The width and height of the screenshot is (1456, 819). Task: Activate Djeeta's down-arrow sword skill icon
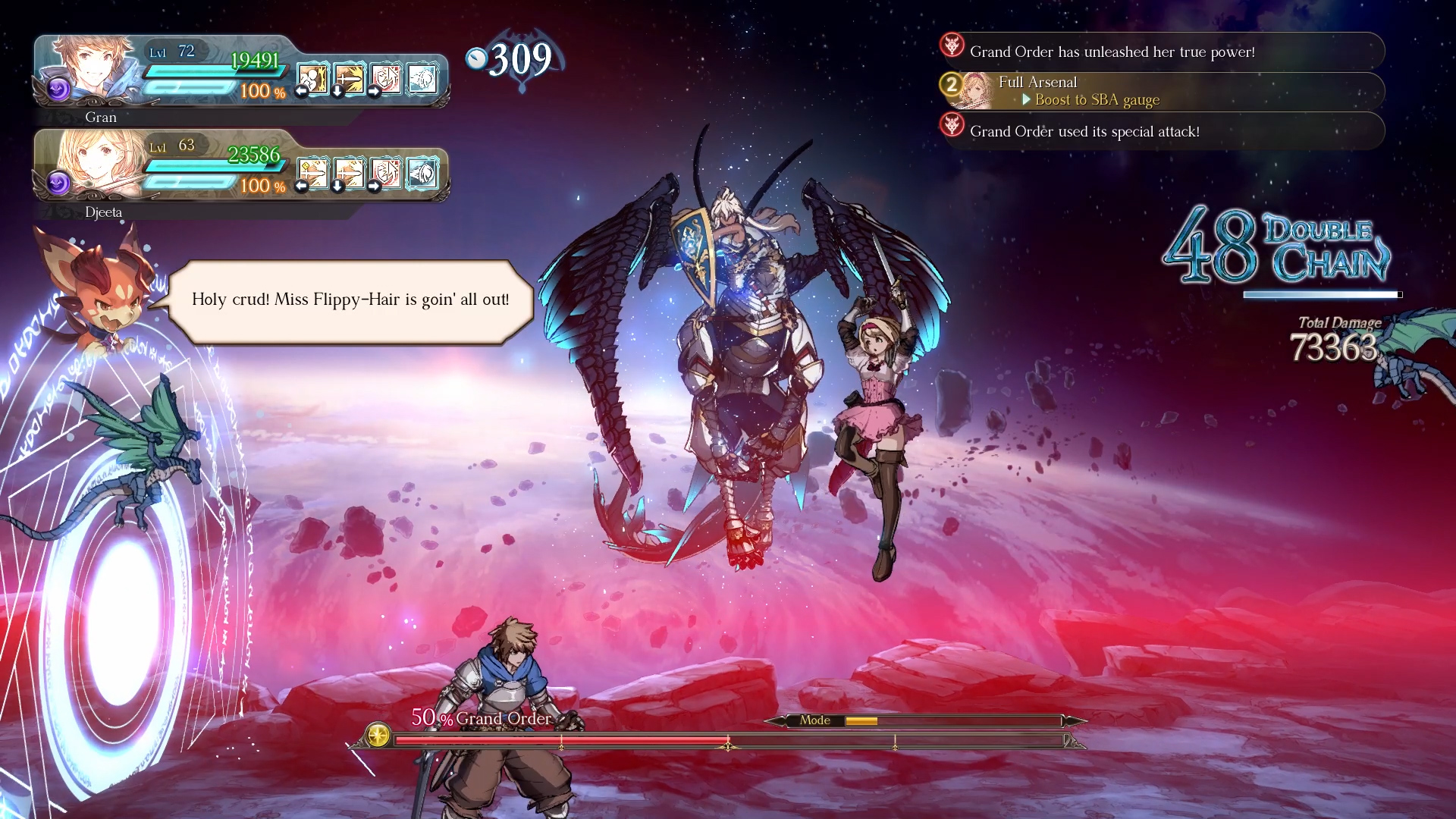point(349,173)
